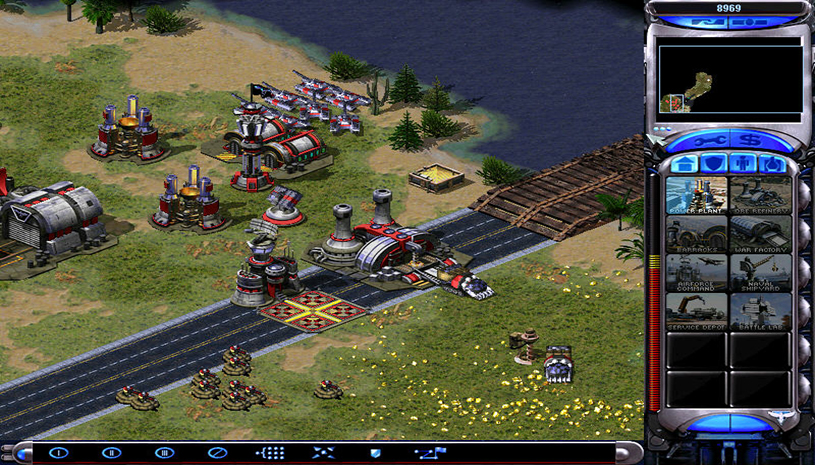Open the shield-icon defenses tab
The height and width of the screenshot is (465, 815).
713,164
